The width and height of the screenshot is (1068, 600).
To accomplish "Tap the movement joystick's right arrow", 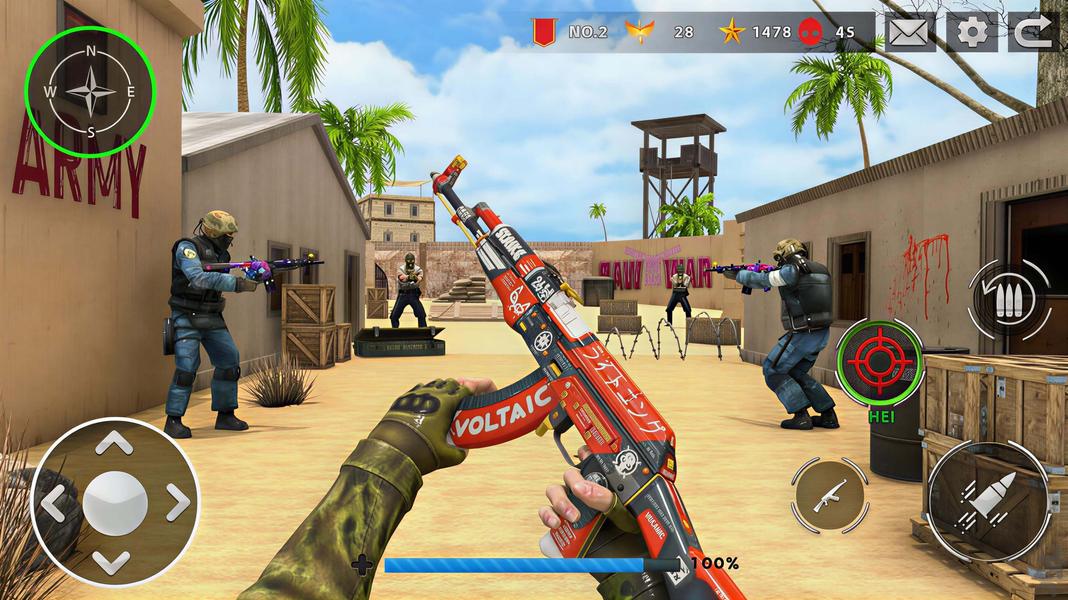I will point(176,502).
